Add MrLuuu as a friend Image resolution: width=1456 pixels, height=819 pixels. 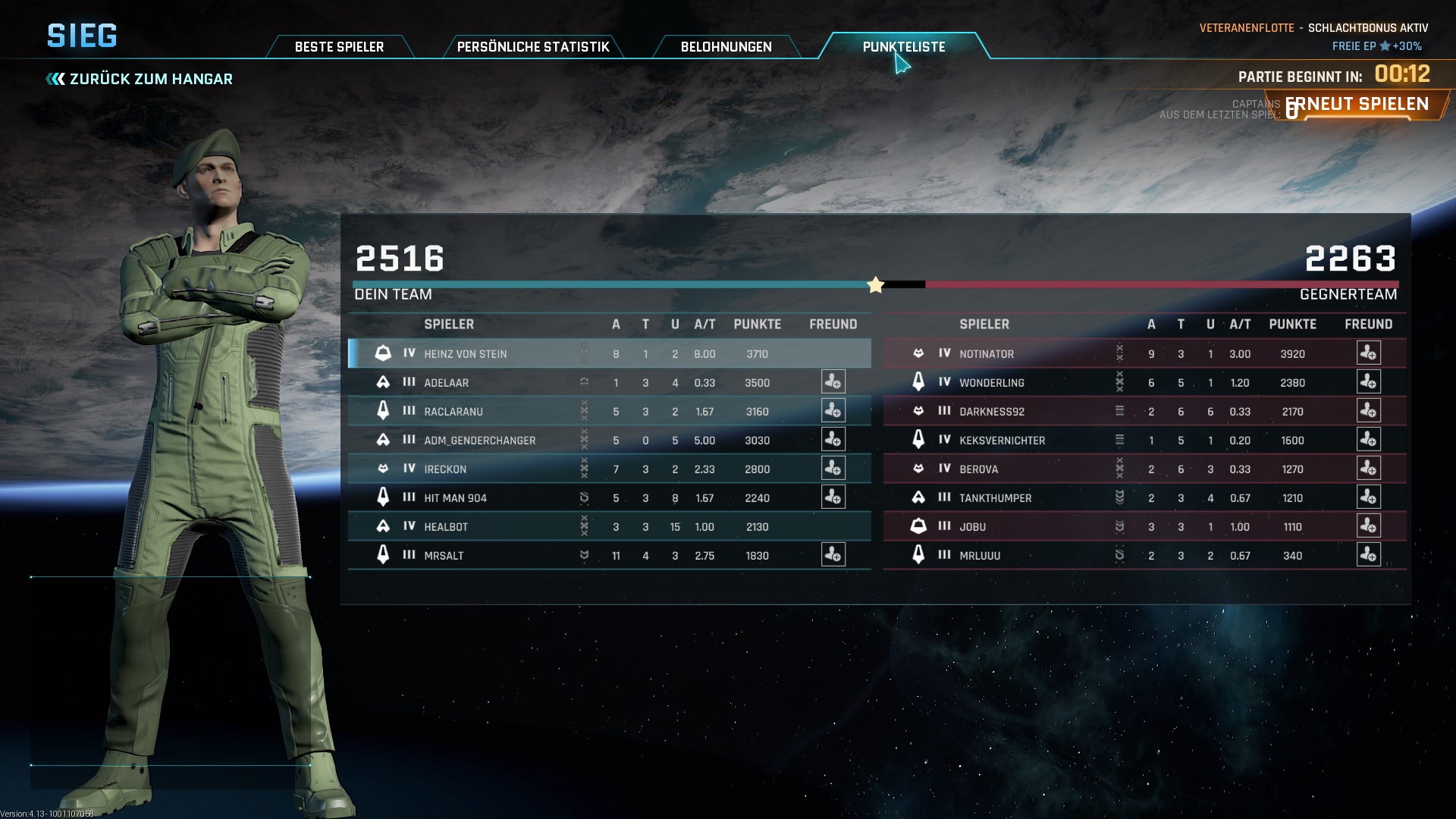pyautogui.click(x=1368, y=555)
